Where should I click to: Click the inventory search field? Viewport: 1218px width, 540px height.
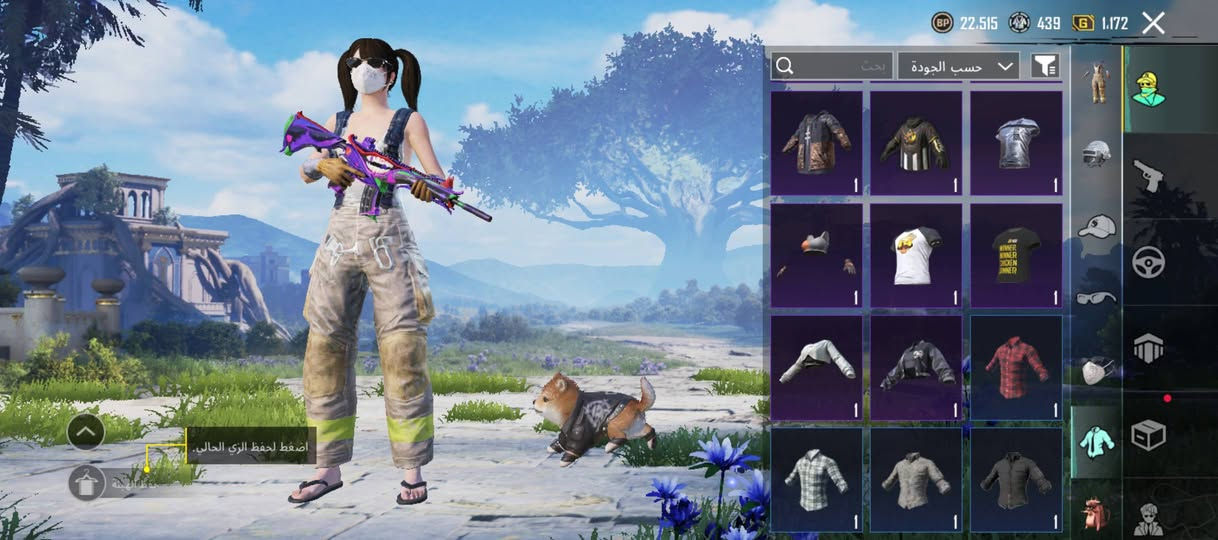(x=832, y=66)
